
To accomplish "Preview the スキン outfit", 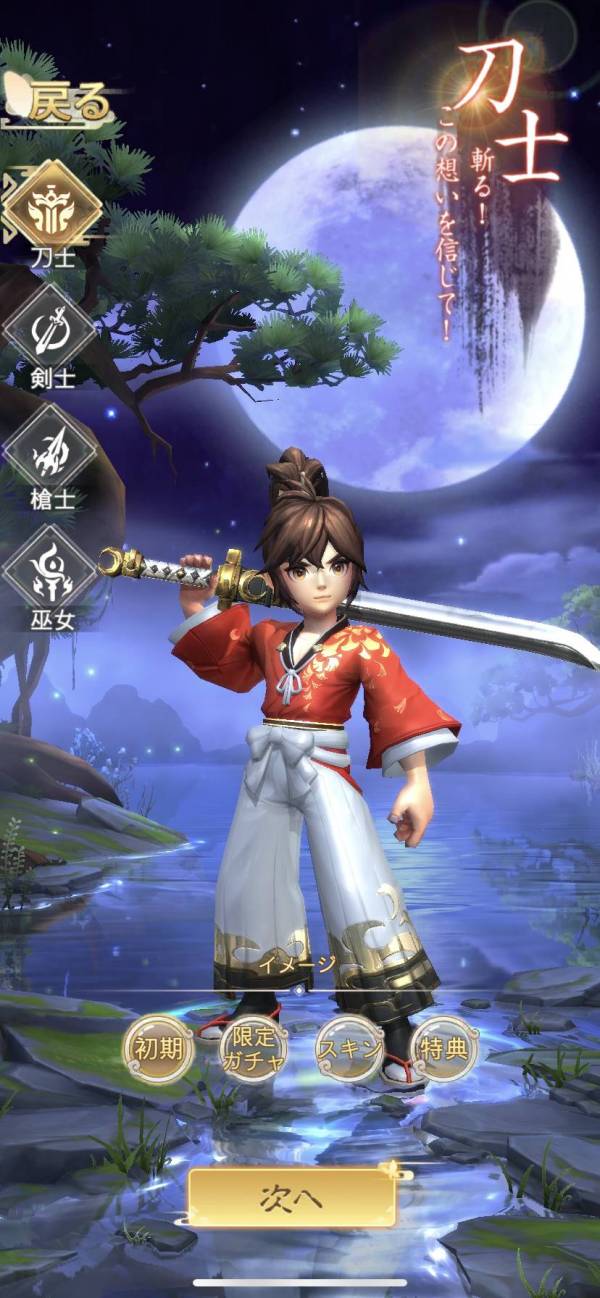I will click(349, 1049).
